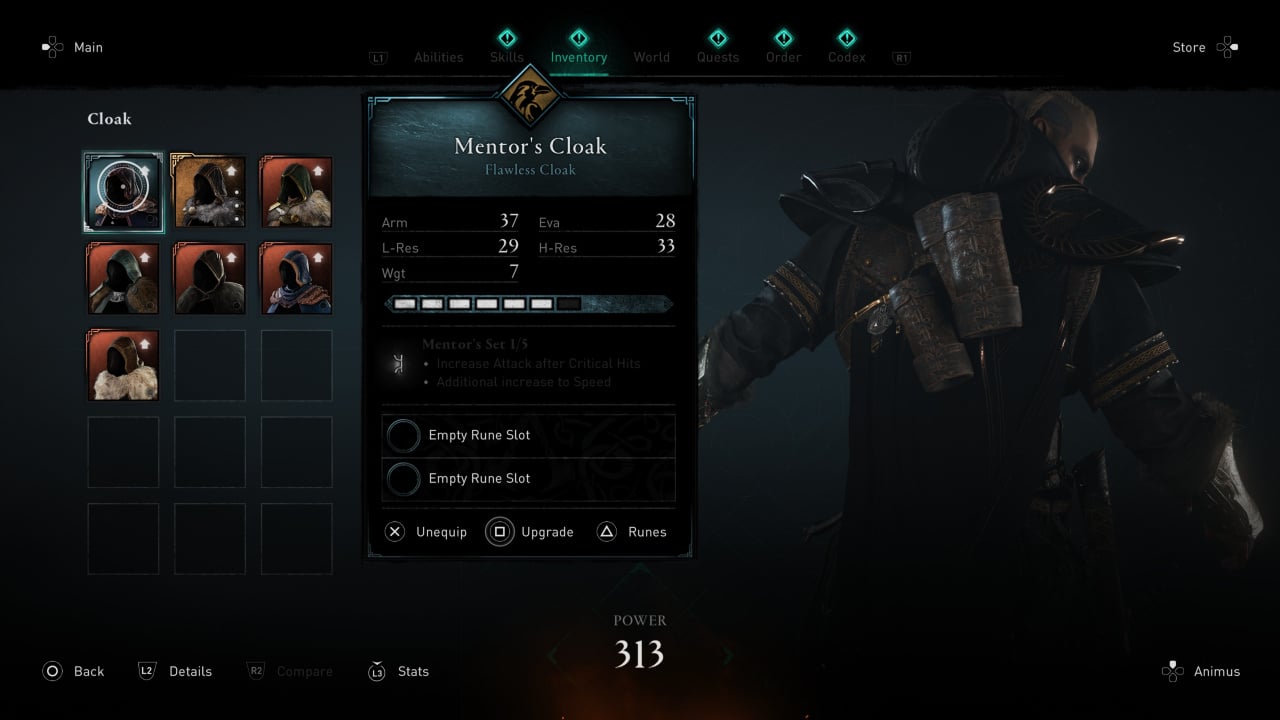Select the Inventory tab
Image resolution: width=1280 pixels, height=720 pixels.
[x=578, y=57]
